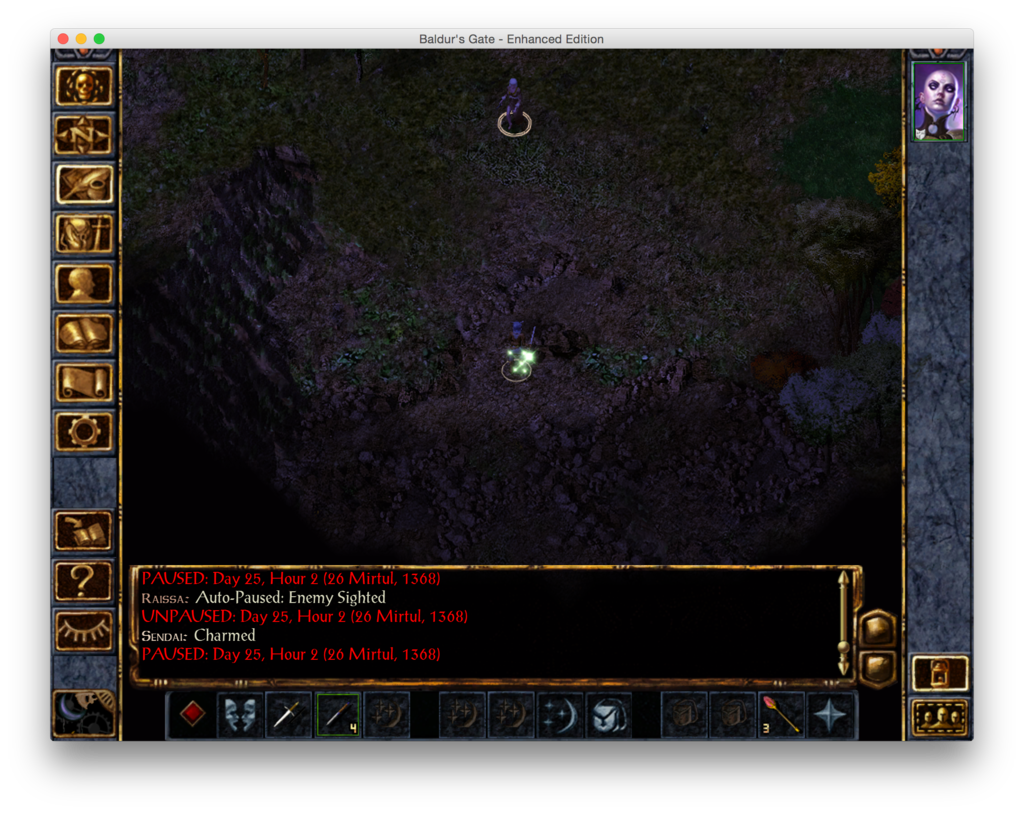Open the four-pointed star abilities button
Screen dimensions: 1024x813
(x=830, y=714)
